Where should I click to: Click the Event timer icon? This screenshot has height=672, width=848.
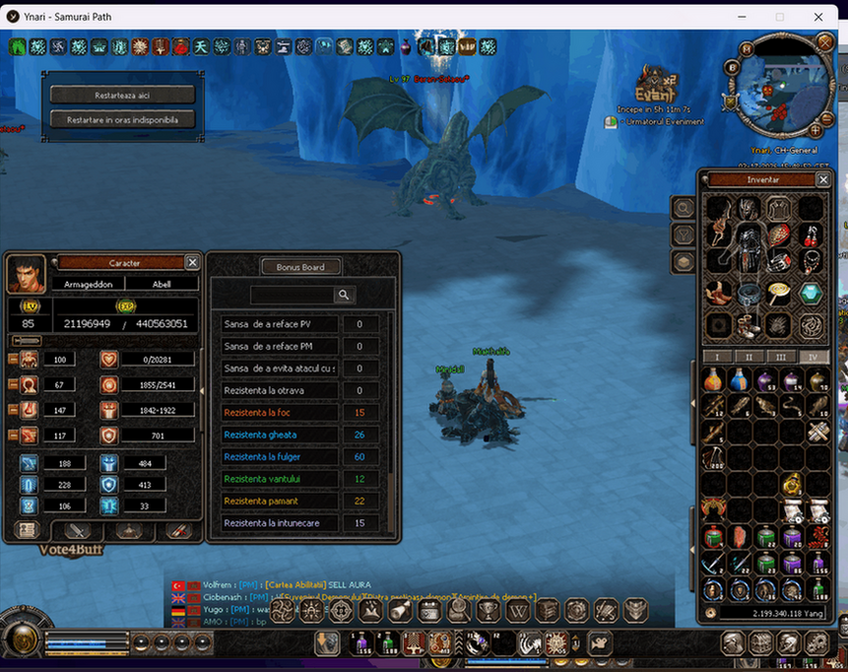point(657,84)
